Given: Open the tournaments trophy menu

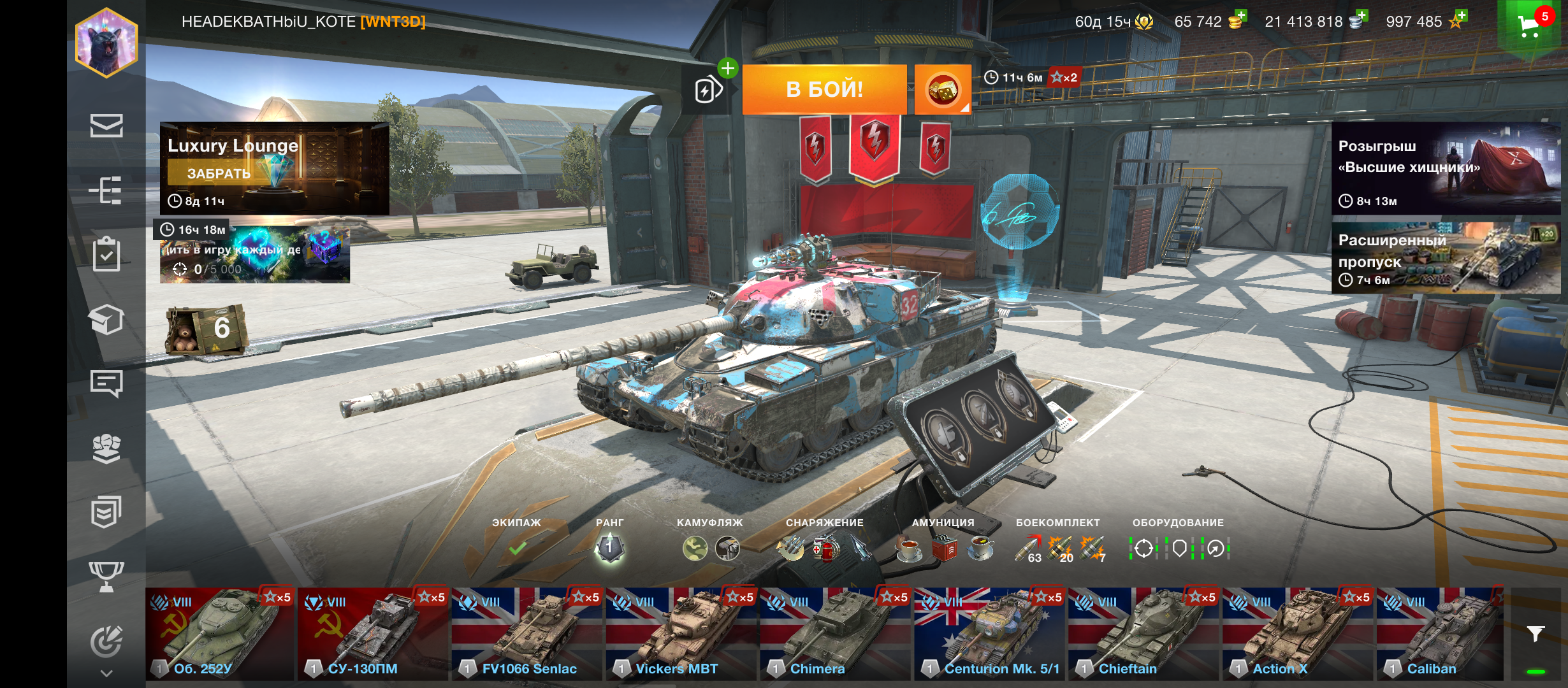Looking at the screenshot, I should tap(106, 576).
